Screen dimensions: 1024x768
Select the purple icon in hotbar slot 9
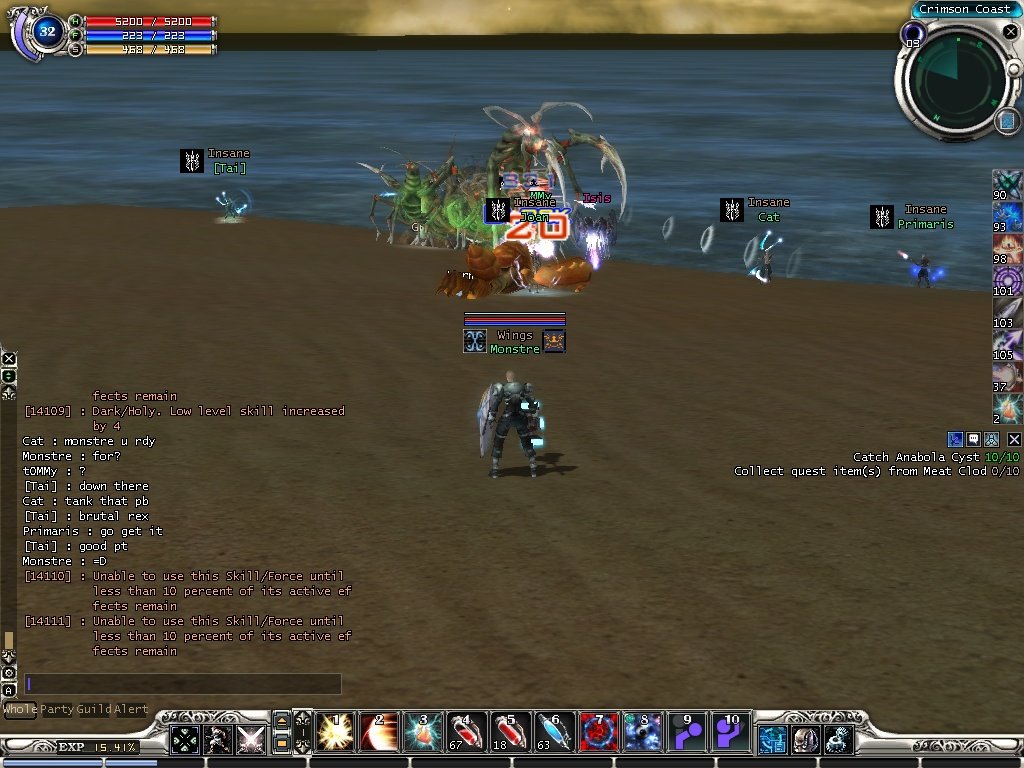[687, 732]
